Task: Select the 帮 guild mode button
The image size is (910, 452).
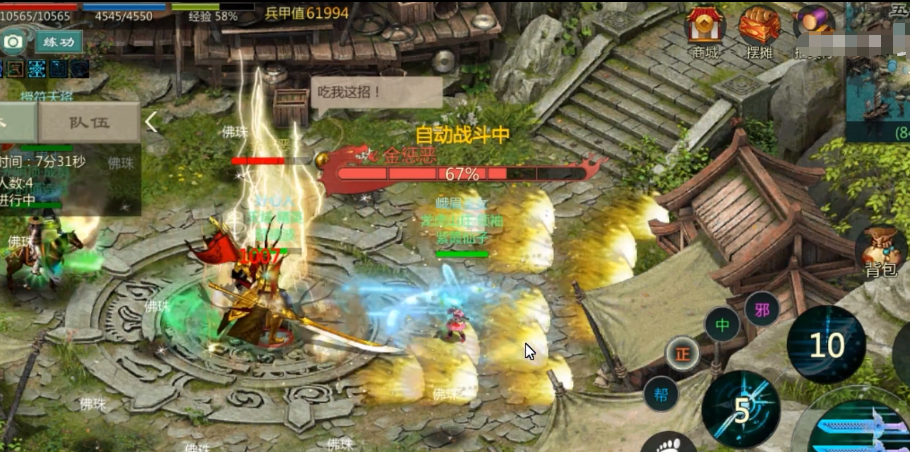Action: pyautogui.click(x=660, y=393)
